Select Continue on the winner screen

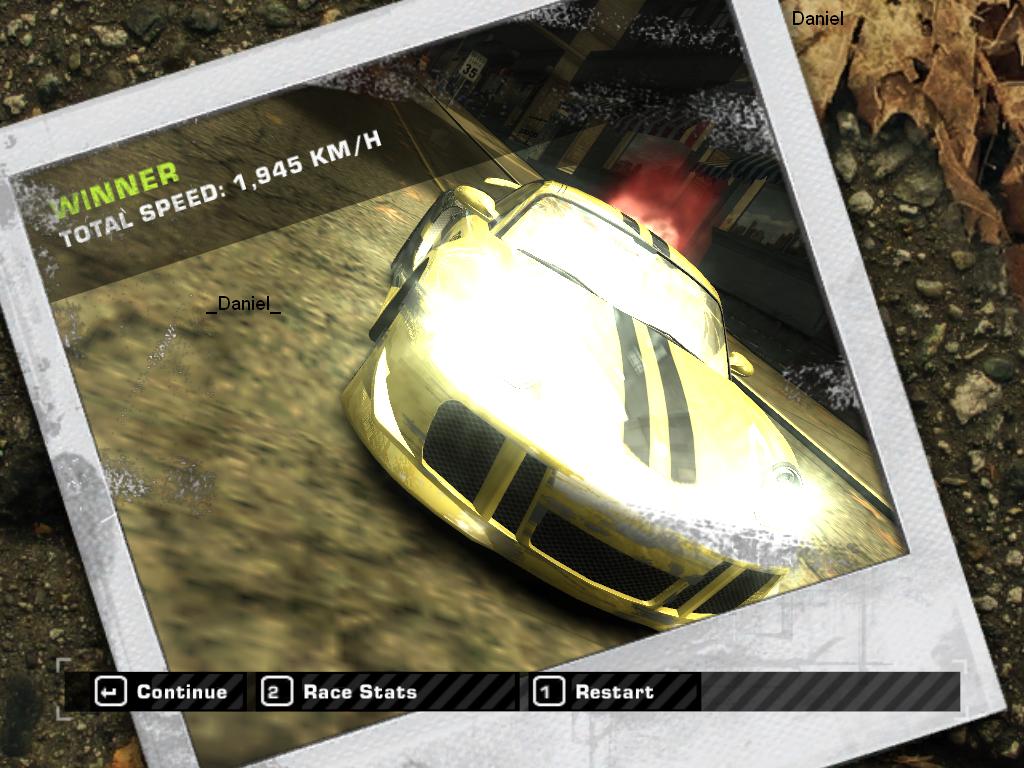tap(162, 692)
